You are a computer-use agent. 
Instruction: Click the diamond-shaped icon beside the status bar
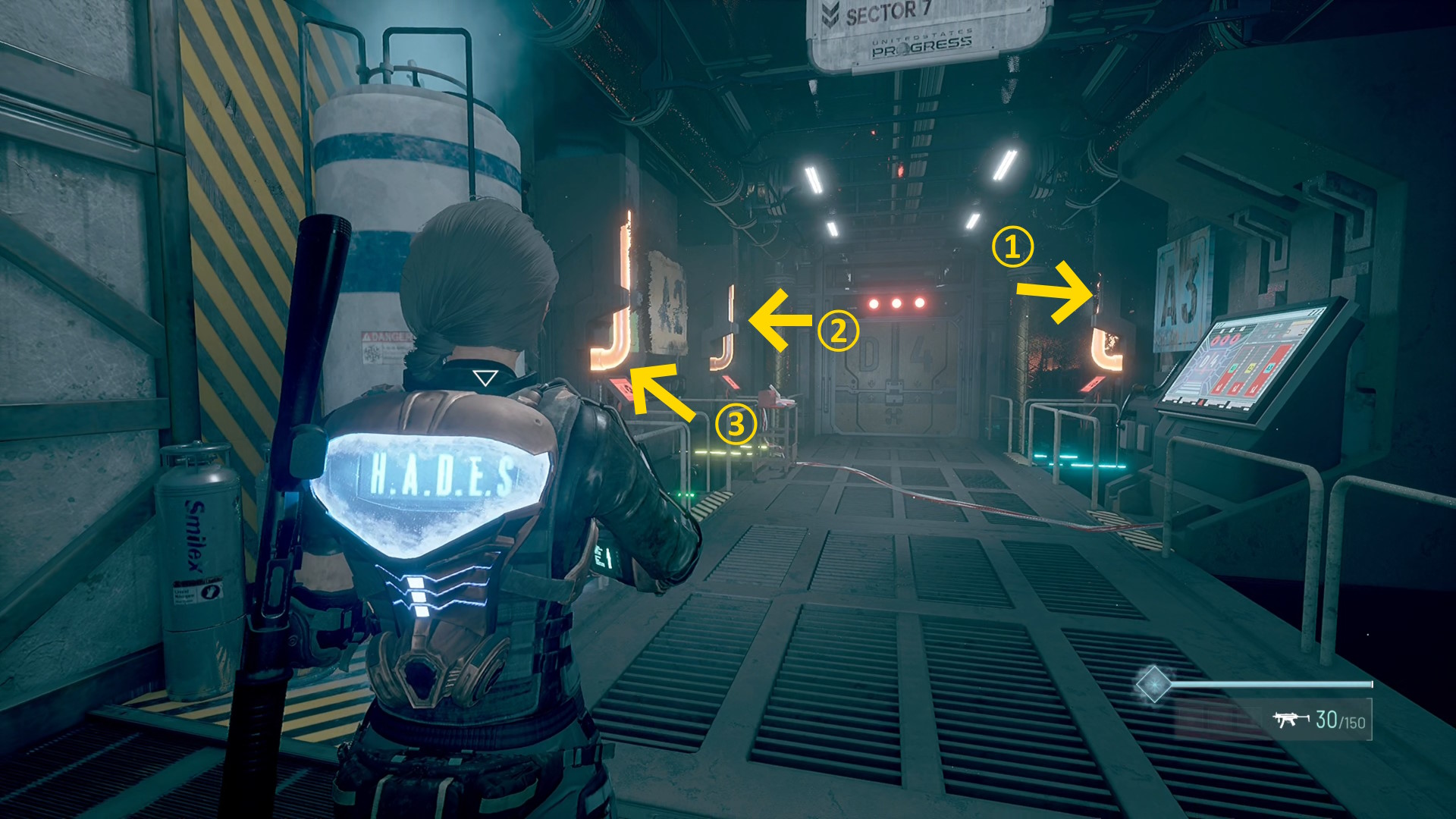click(1153, 683)
